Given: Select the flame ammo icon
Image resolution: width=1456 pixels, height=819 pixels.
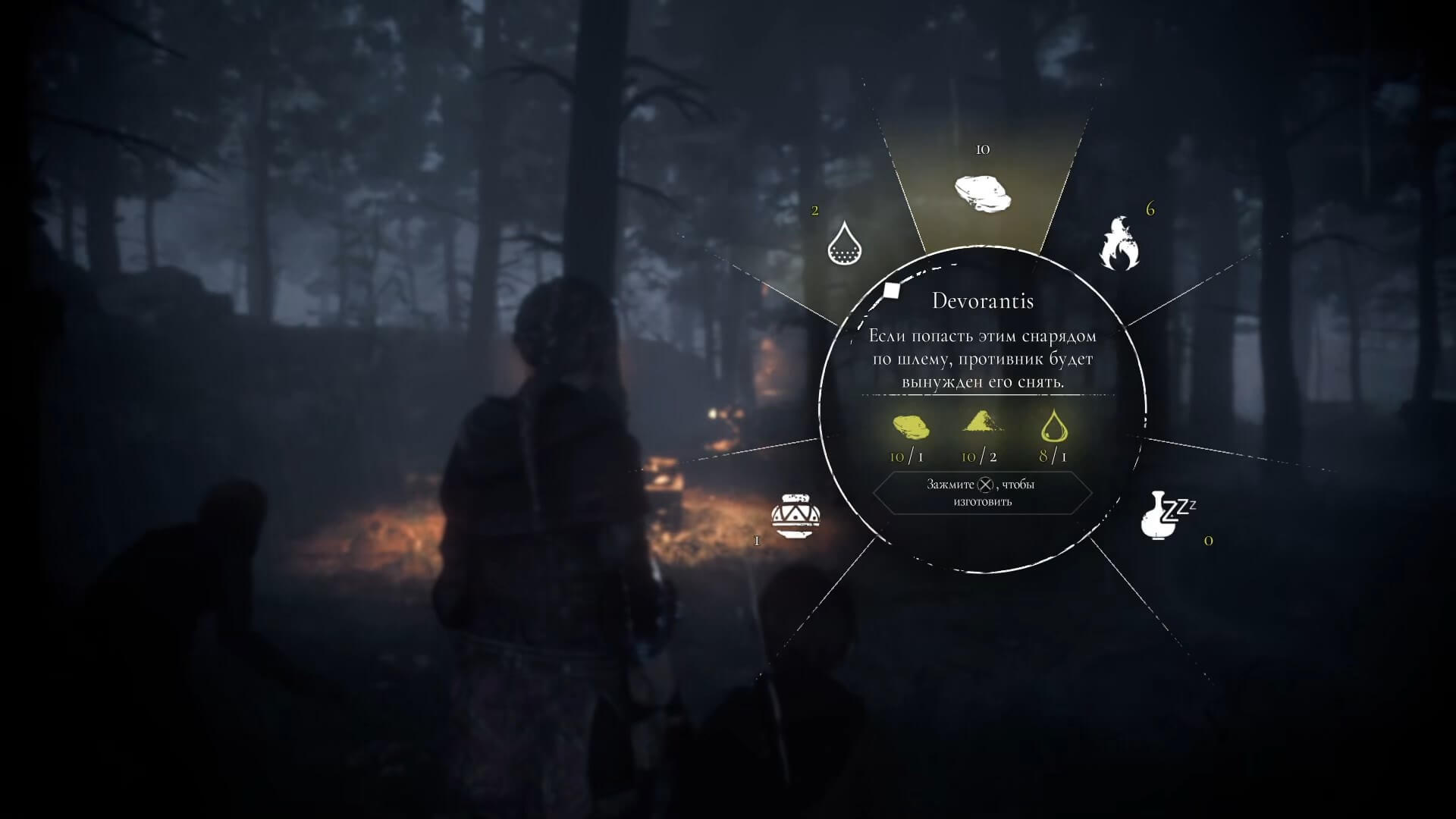Looking at the screenshot, I should coord(1119,244).
